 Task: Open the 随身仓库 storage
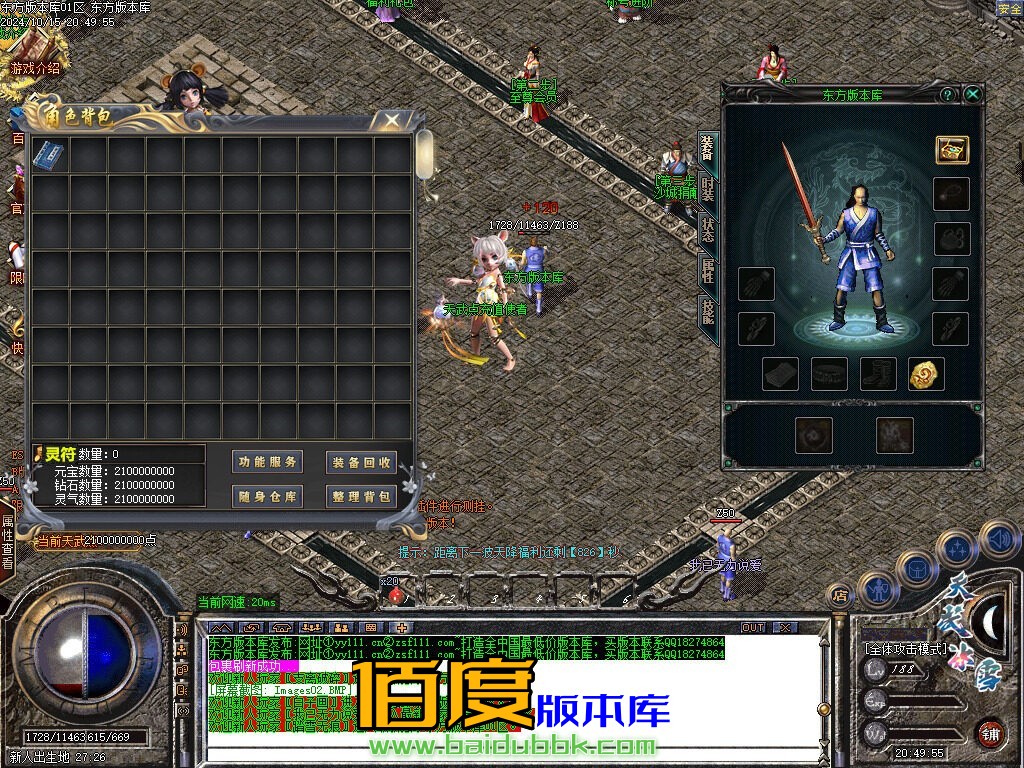(267, 496)
